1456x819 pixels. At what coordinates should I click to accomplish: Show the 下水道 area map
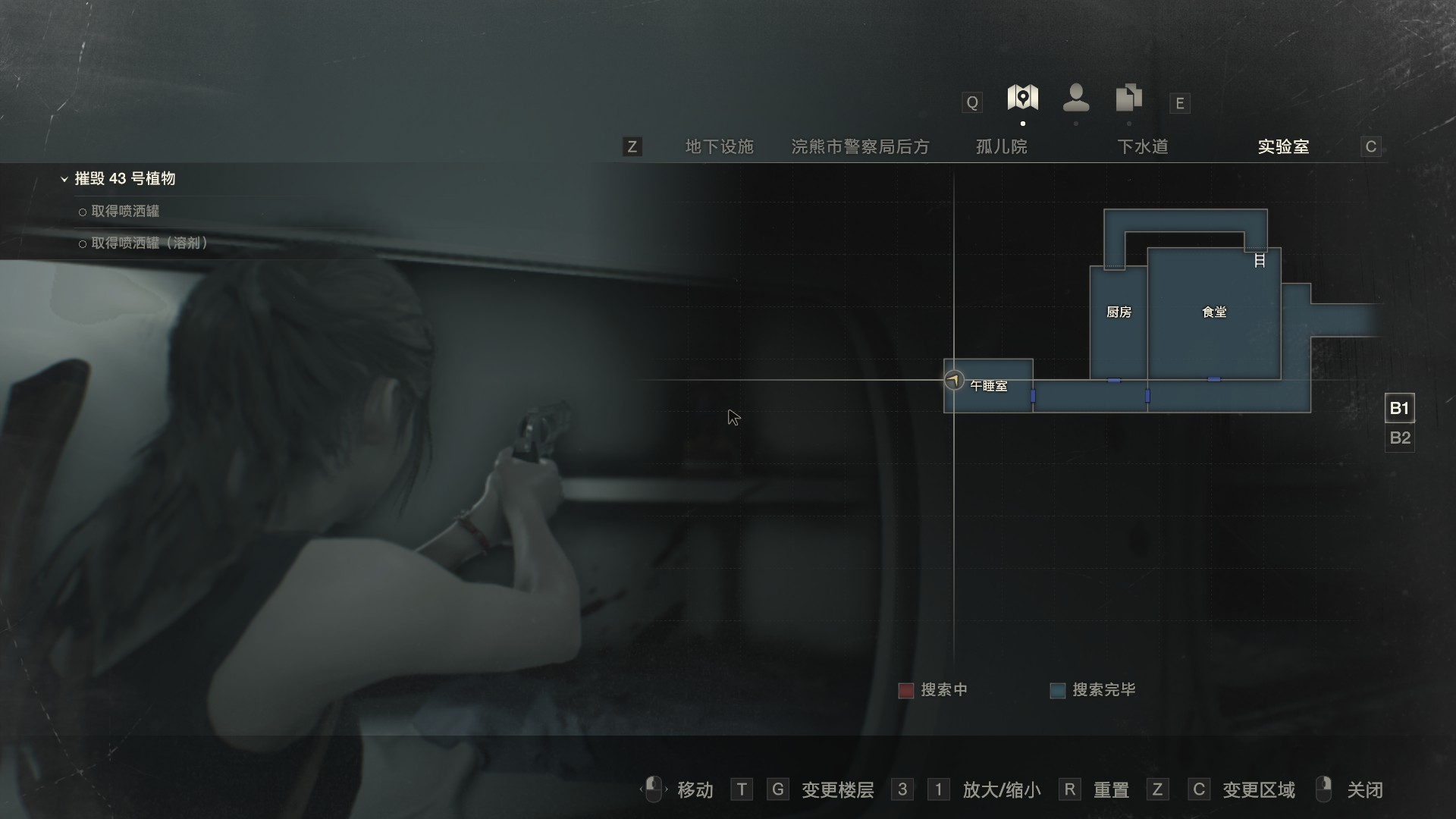(1142, 147)
